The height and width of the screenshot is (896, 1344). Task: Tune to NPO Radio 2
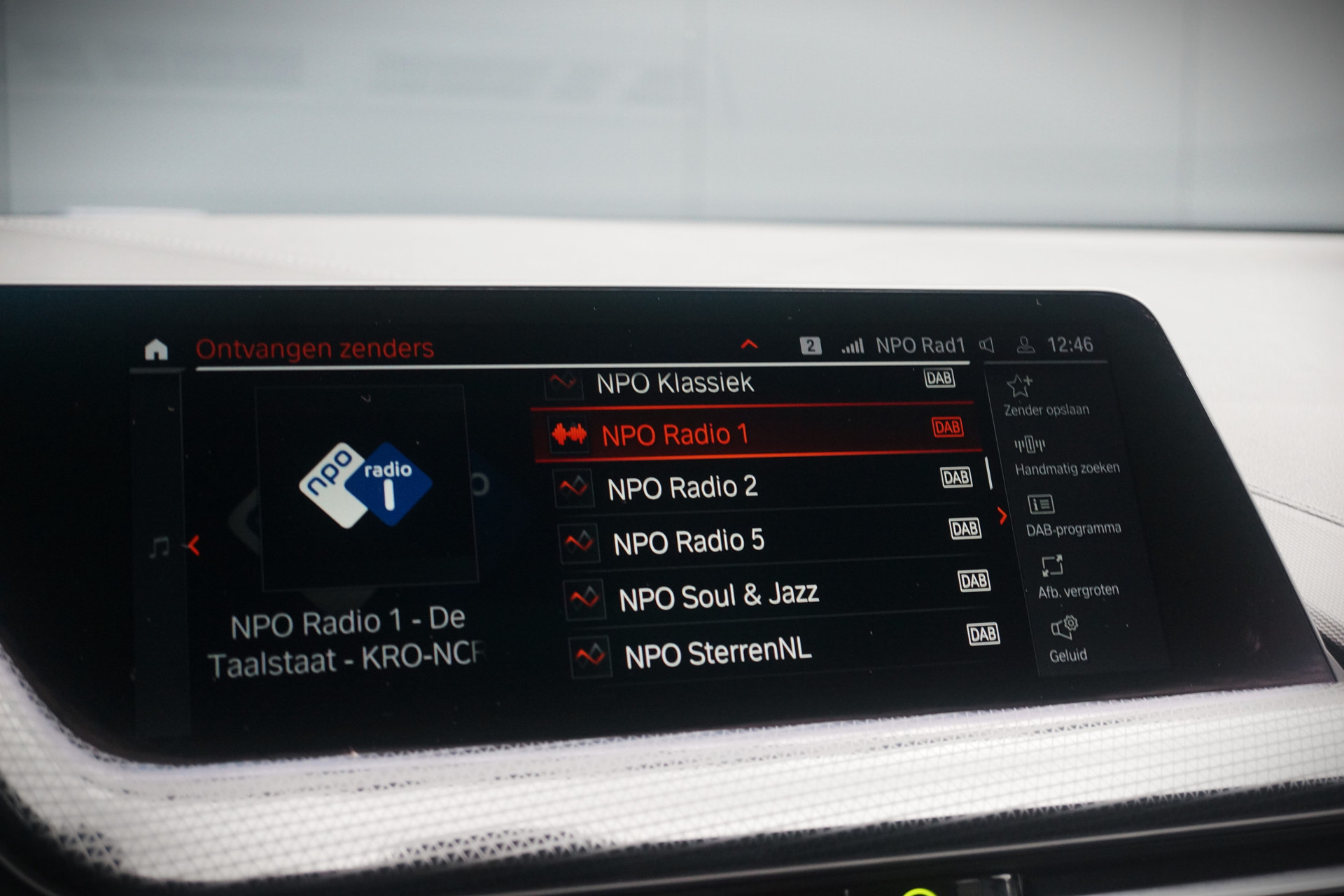682,487
